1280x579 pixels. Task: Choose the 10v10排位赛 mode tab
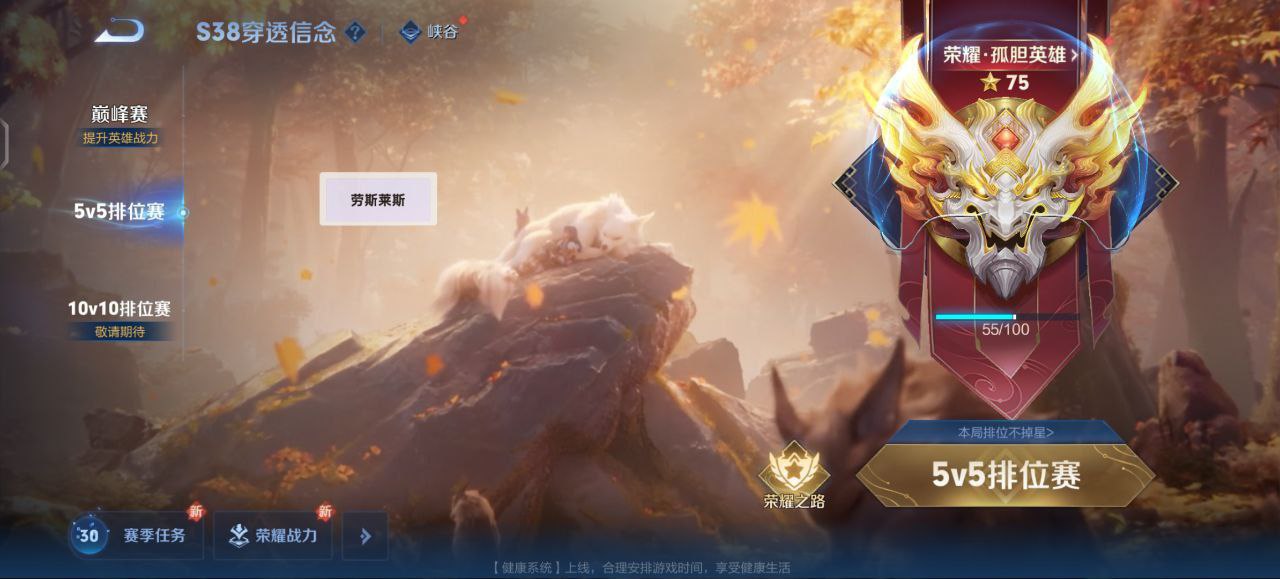pos(119,308)
